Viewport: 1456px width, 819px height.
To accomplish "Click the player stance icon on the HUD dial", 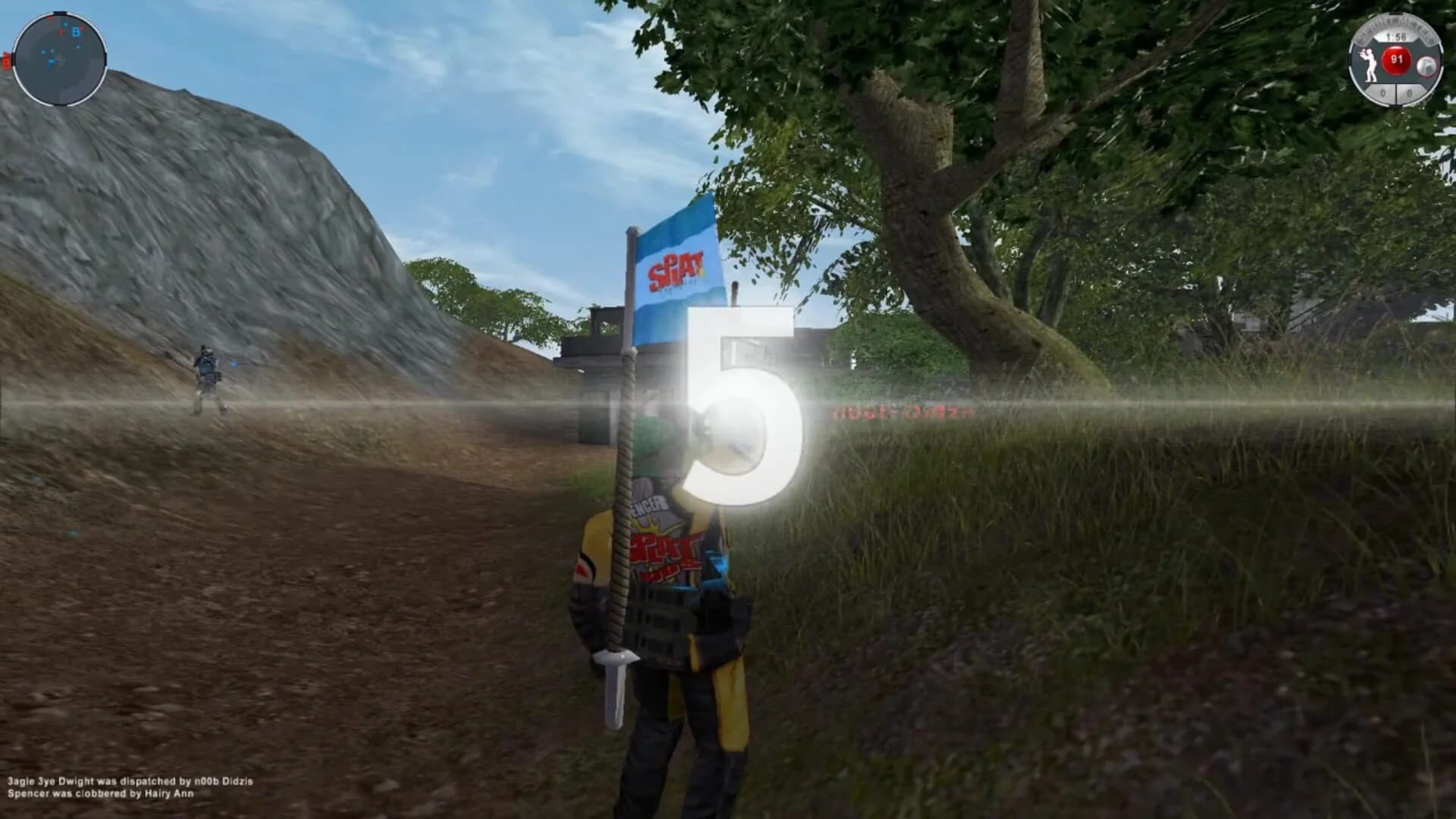I will click(1370, 64).
